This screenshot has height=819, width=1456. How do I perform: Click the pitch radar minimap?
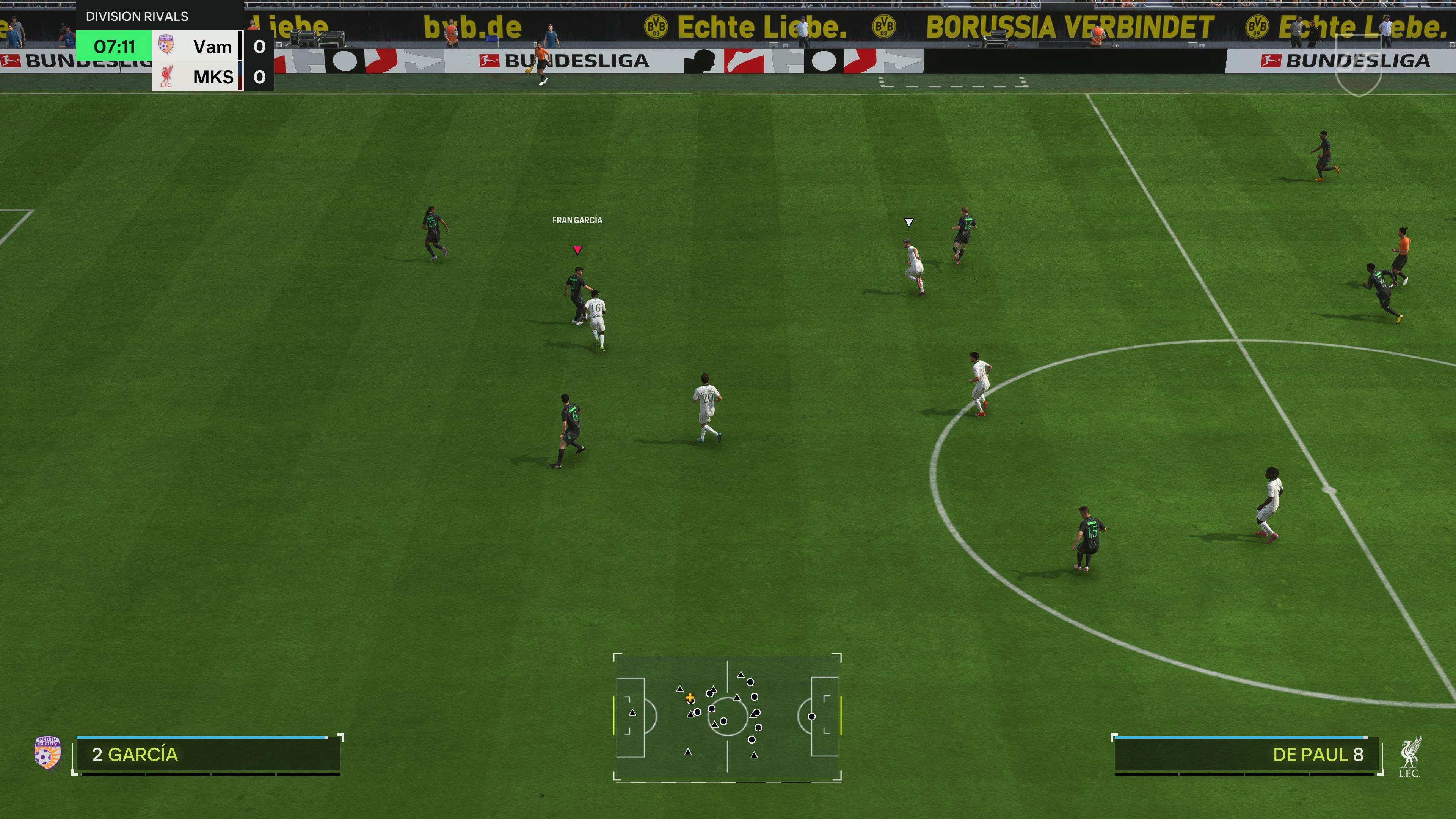[x=728, y=717]
